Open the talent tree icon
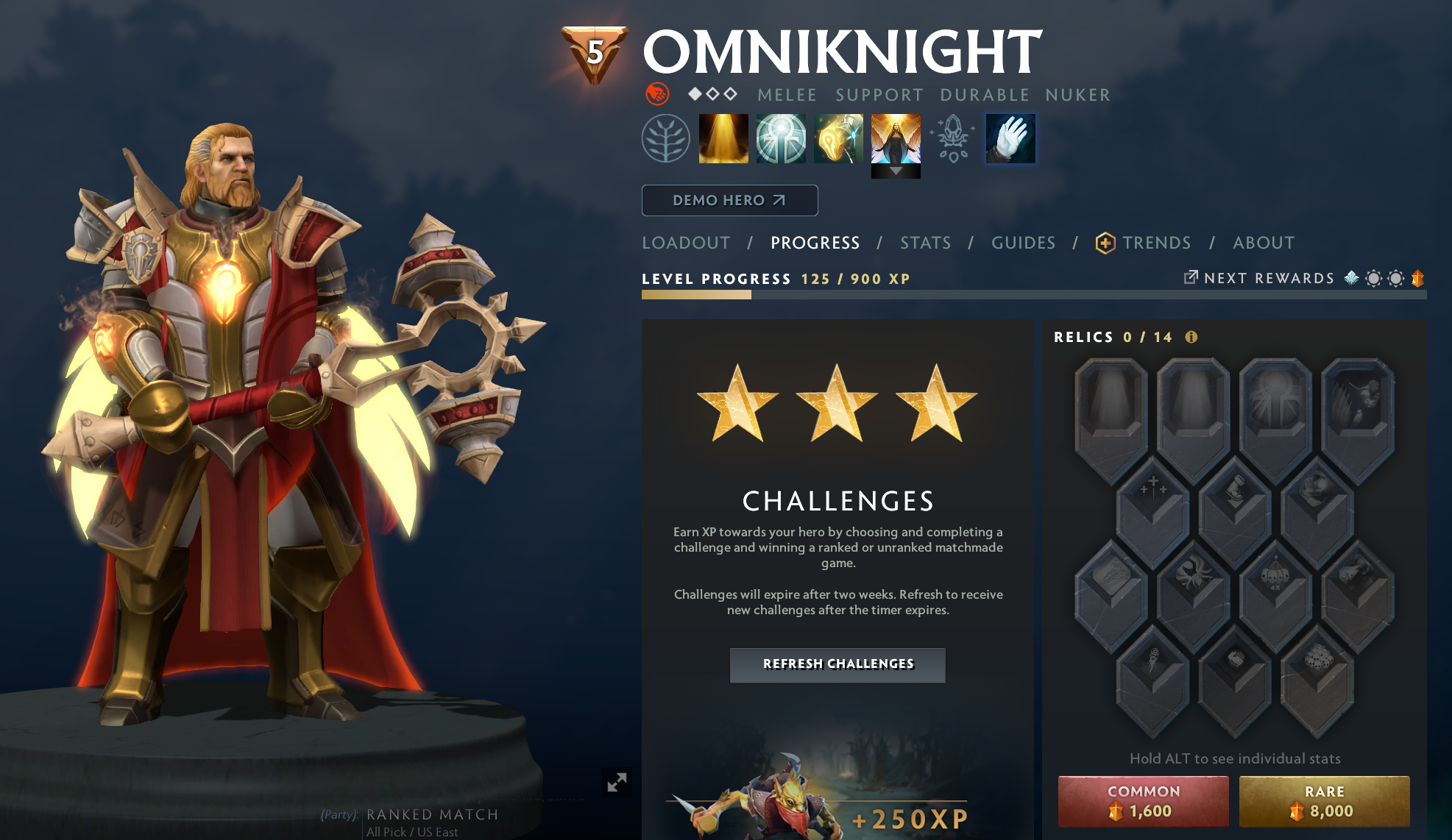 [x=667, y=138]
